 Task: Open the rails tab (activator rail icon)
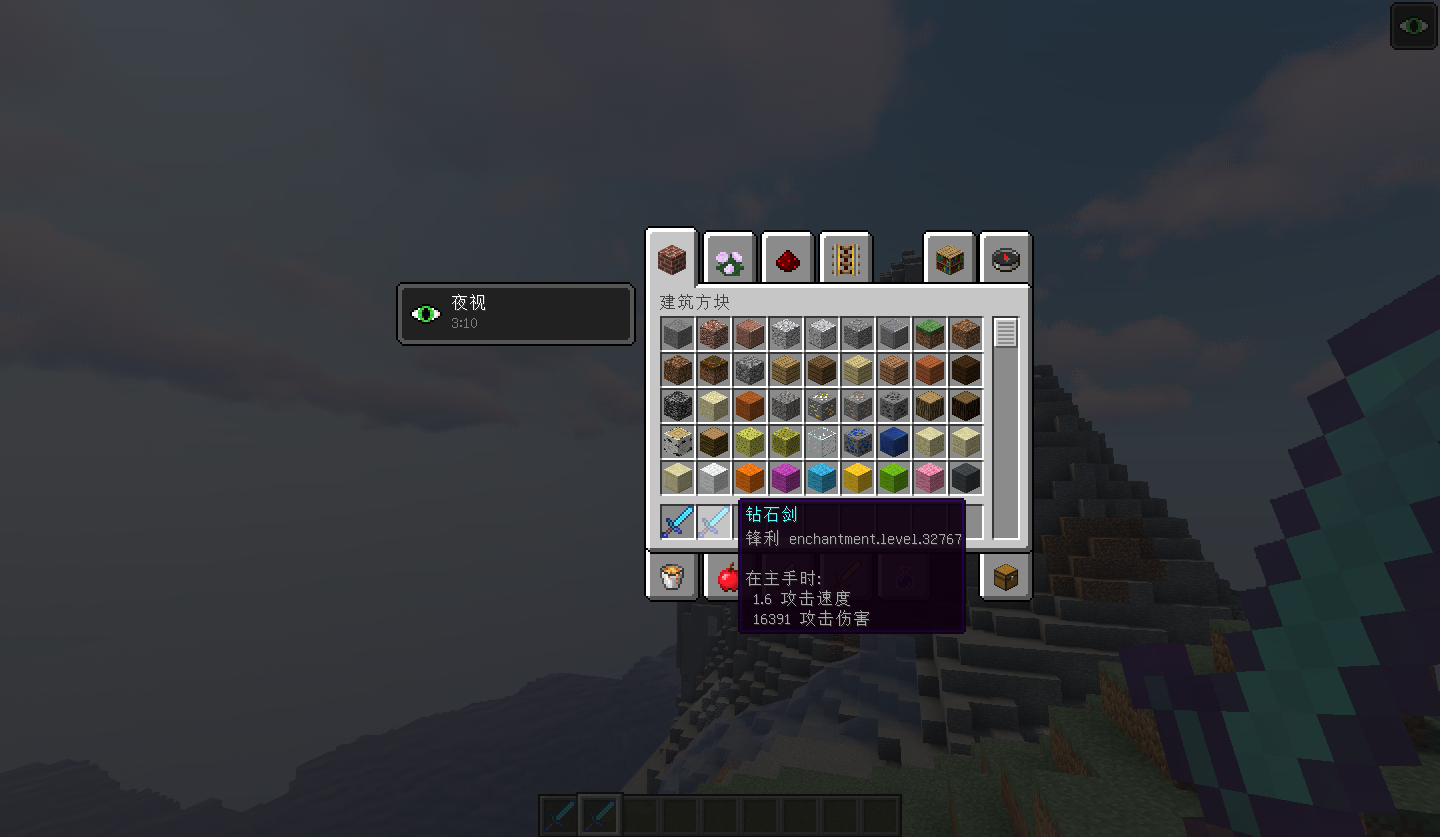tap(846, 258)
